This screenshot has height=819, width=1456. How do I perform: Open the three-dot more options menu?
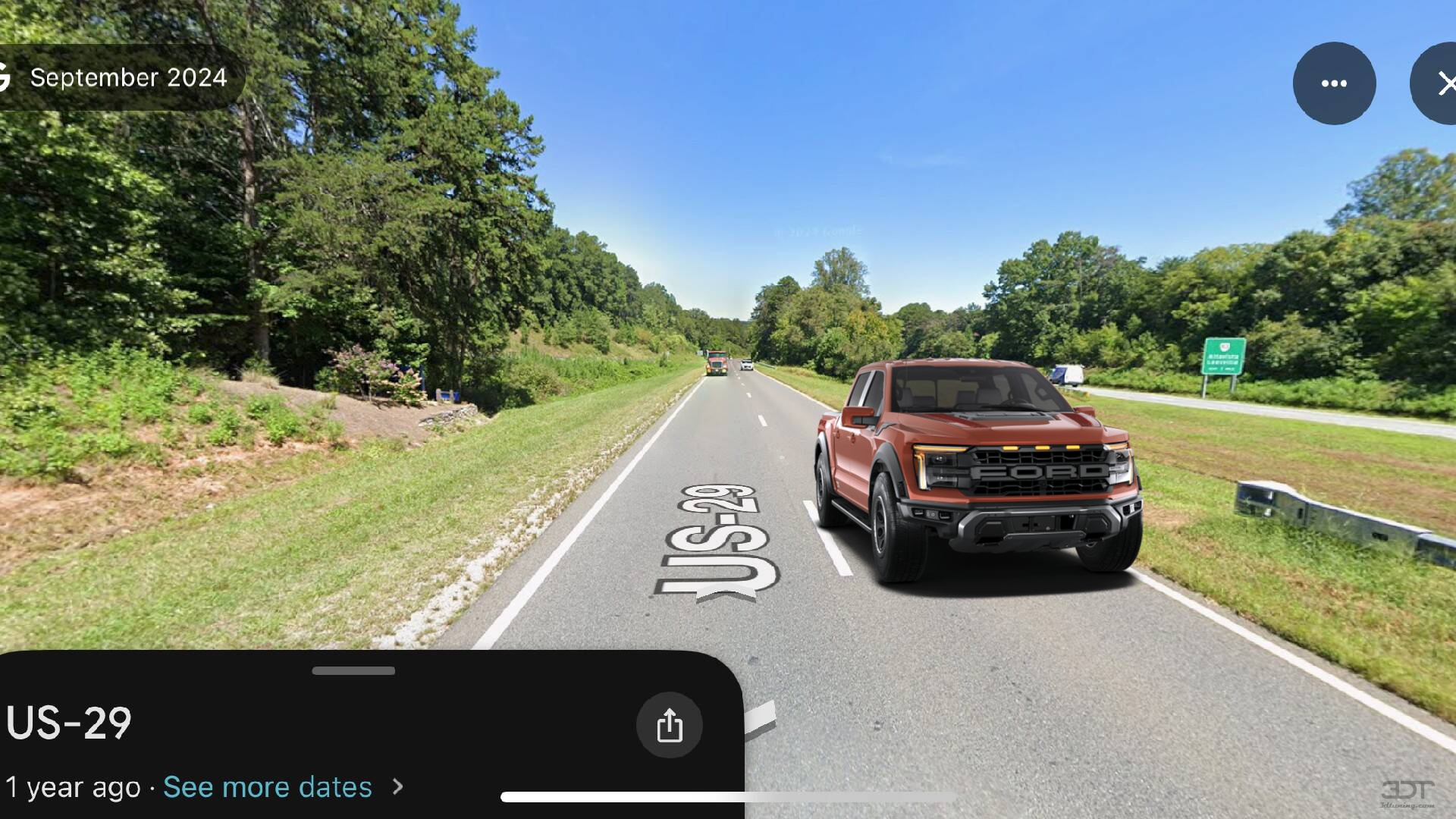[1333, 83]
